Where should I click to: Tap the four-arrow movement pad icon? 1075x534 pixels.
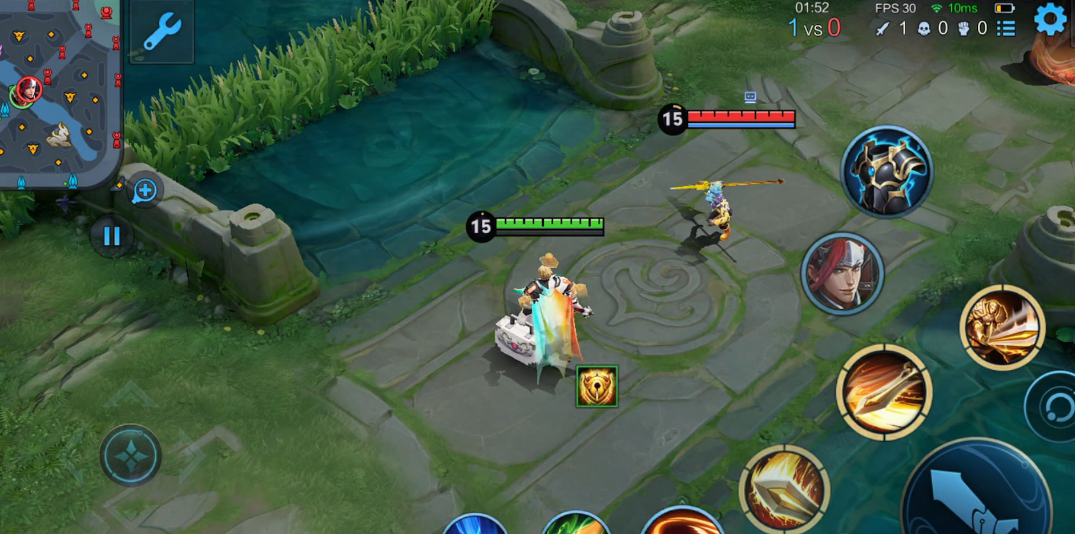(131, 455)
